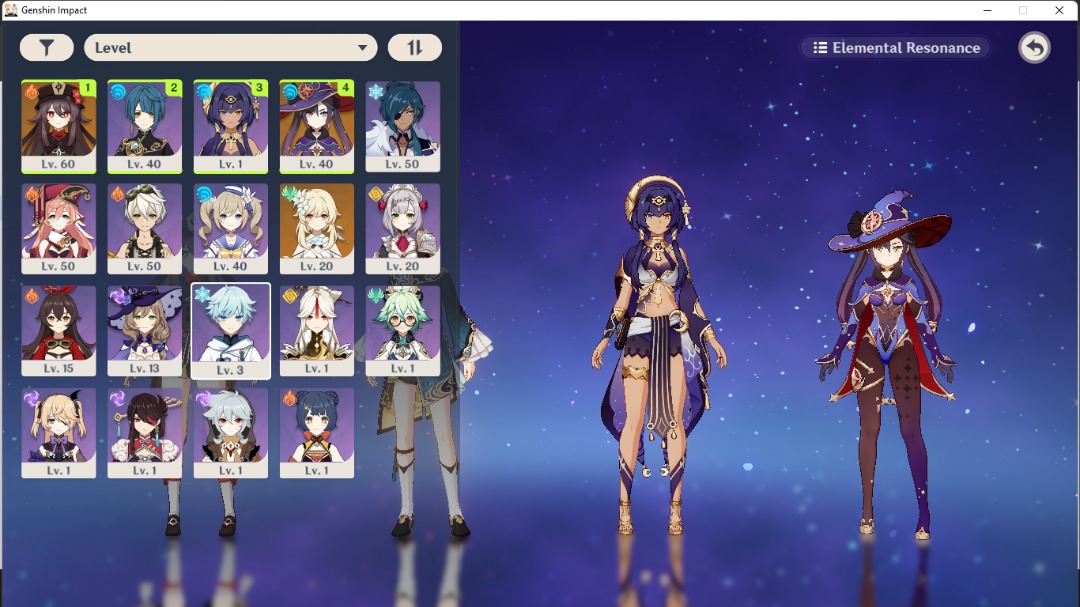Choose the Lv. 15 Amber portrait

pos(59,331)
